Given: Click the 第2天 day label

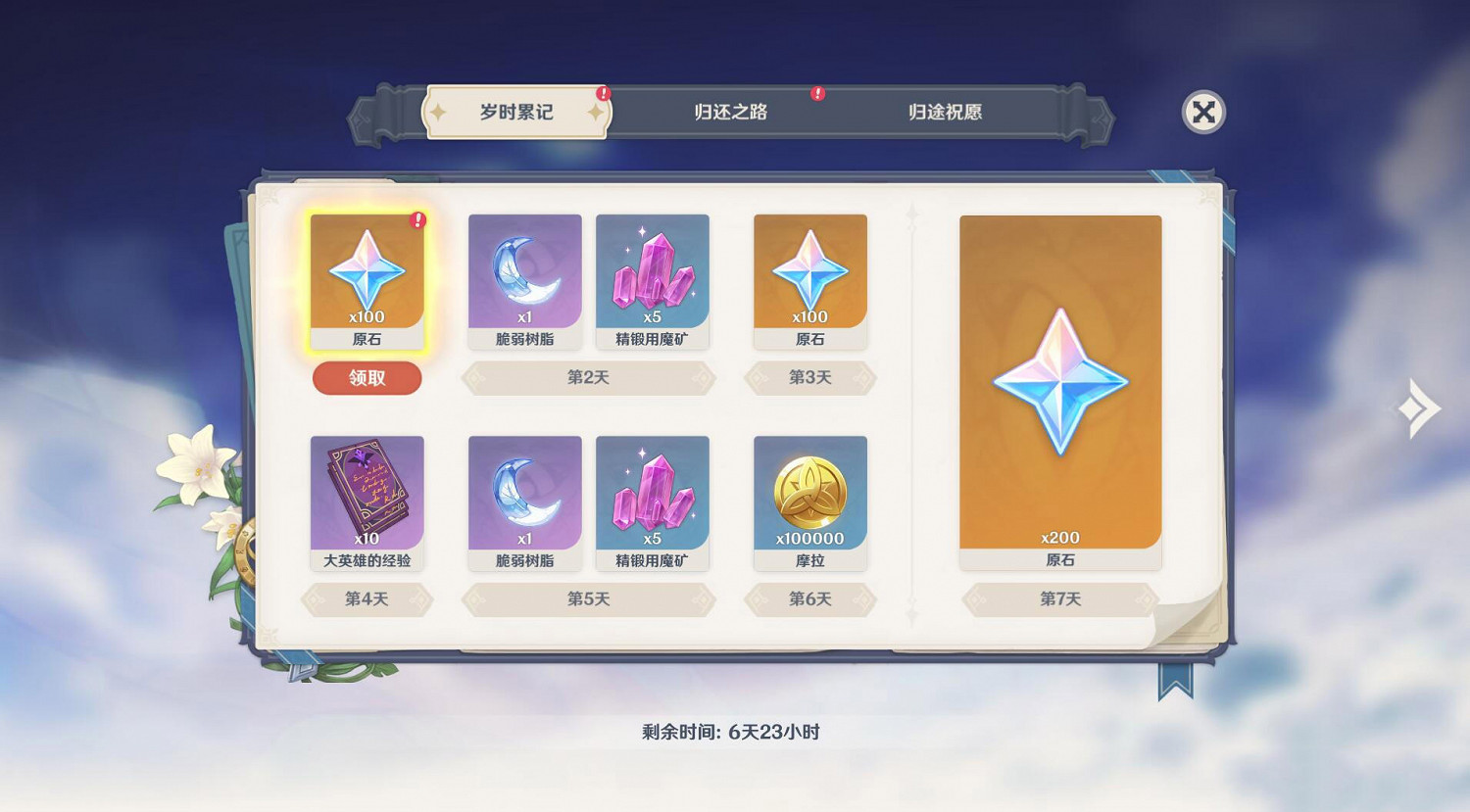Looking at the screenshot, I should pyautogui.click(x=589, y=378).
